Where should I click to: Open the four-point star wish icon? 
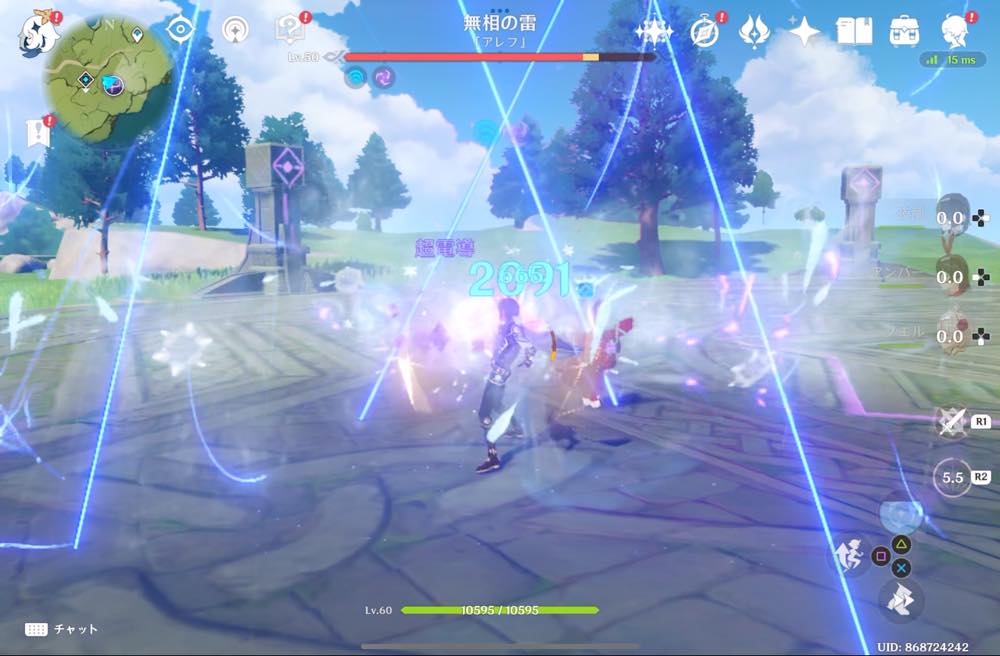(x=804, y=32)
